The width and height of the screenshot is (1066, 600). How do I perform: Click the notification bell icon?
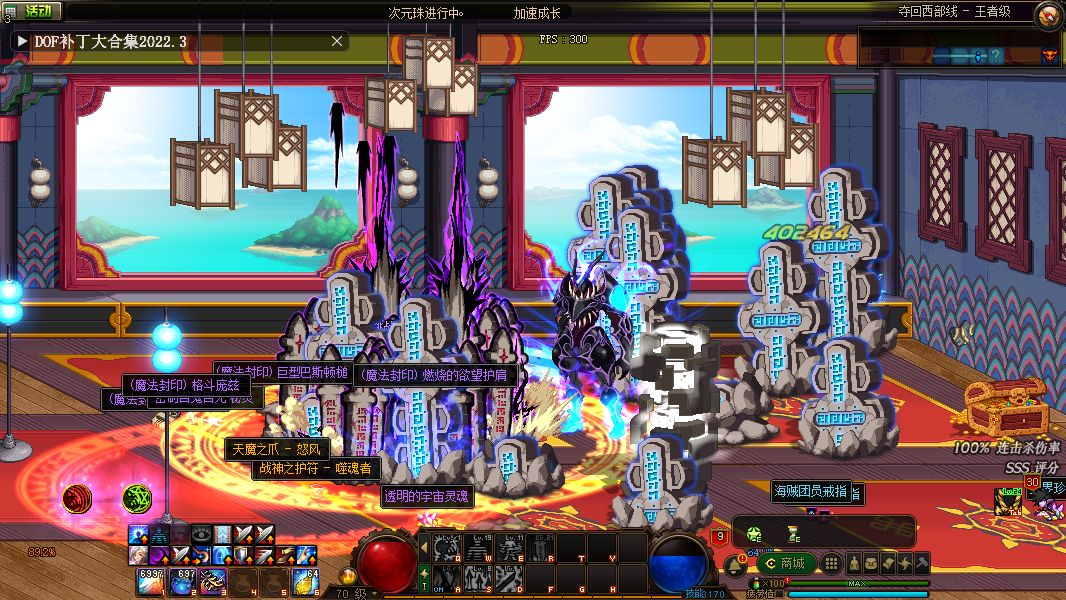[735, 566]
